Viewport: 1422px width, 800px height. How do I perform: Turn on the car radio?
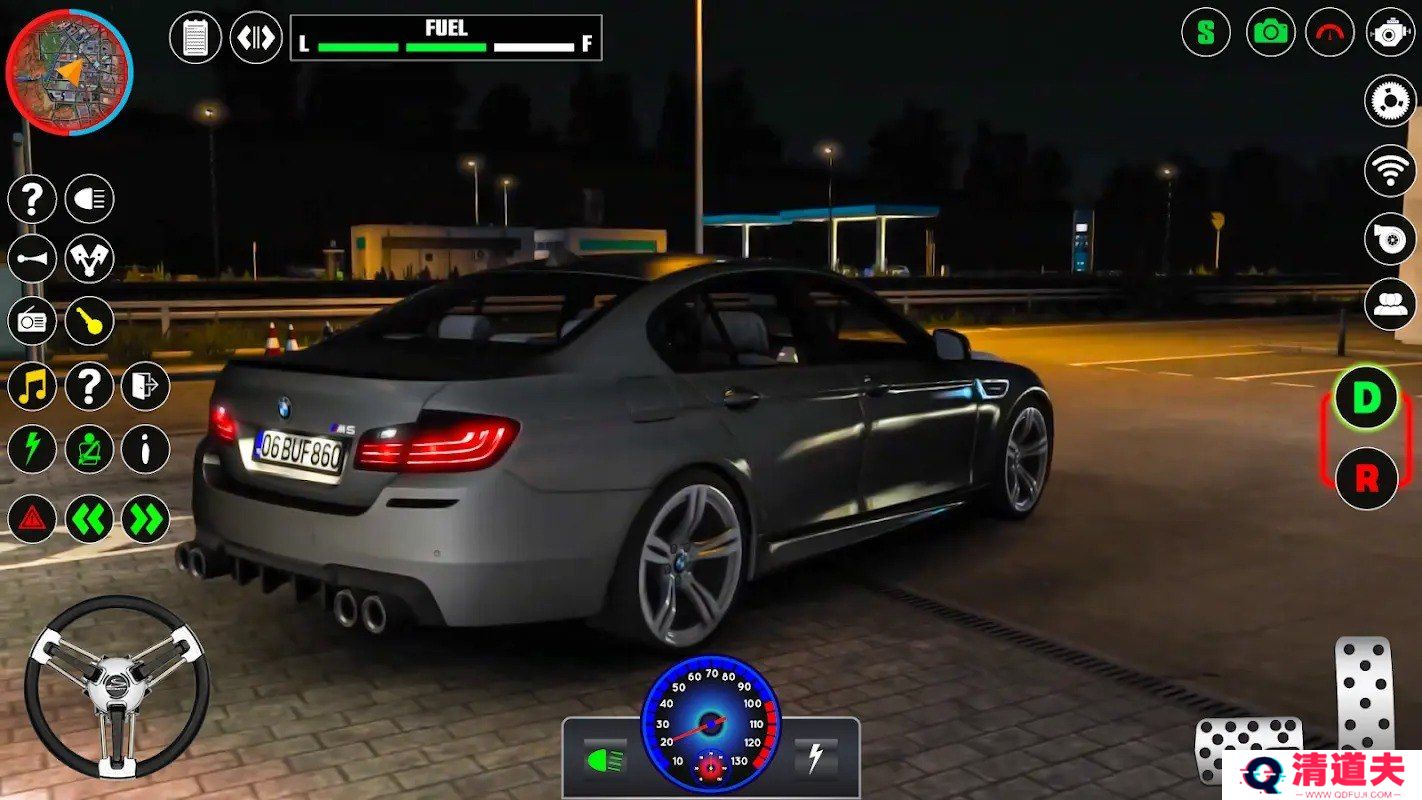(32, 321)
